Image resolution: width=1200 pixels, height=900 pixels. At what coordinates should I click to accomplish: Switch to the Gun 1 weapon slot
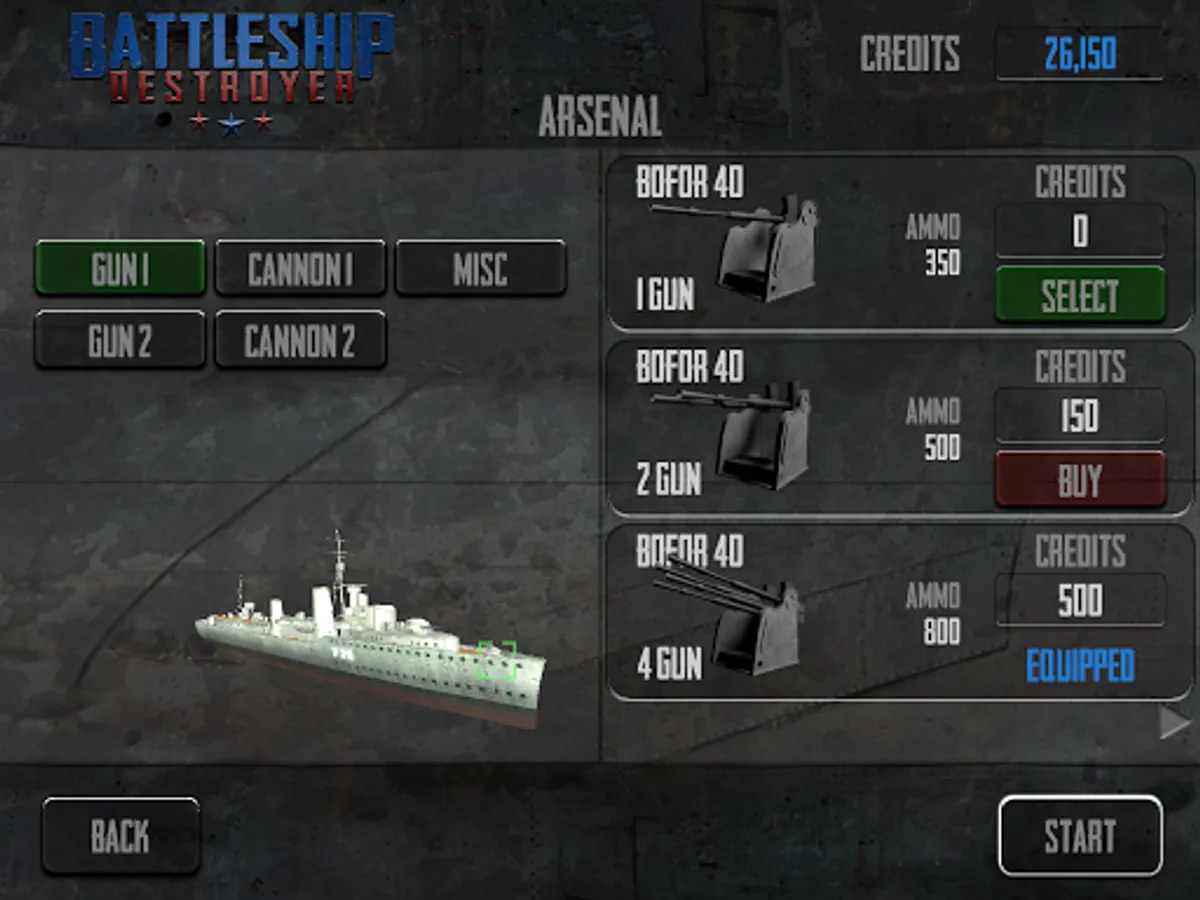click(x=120, y=268)
